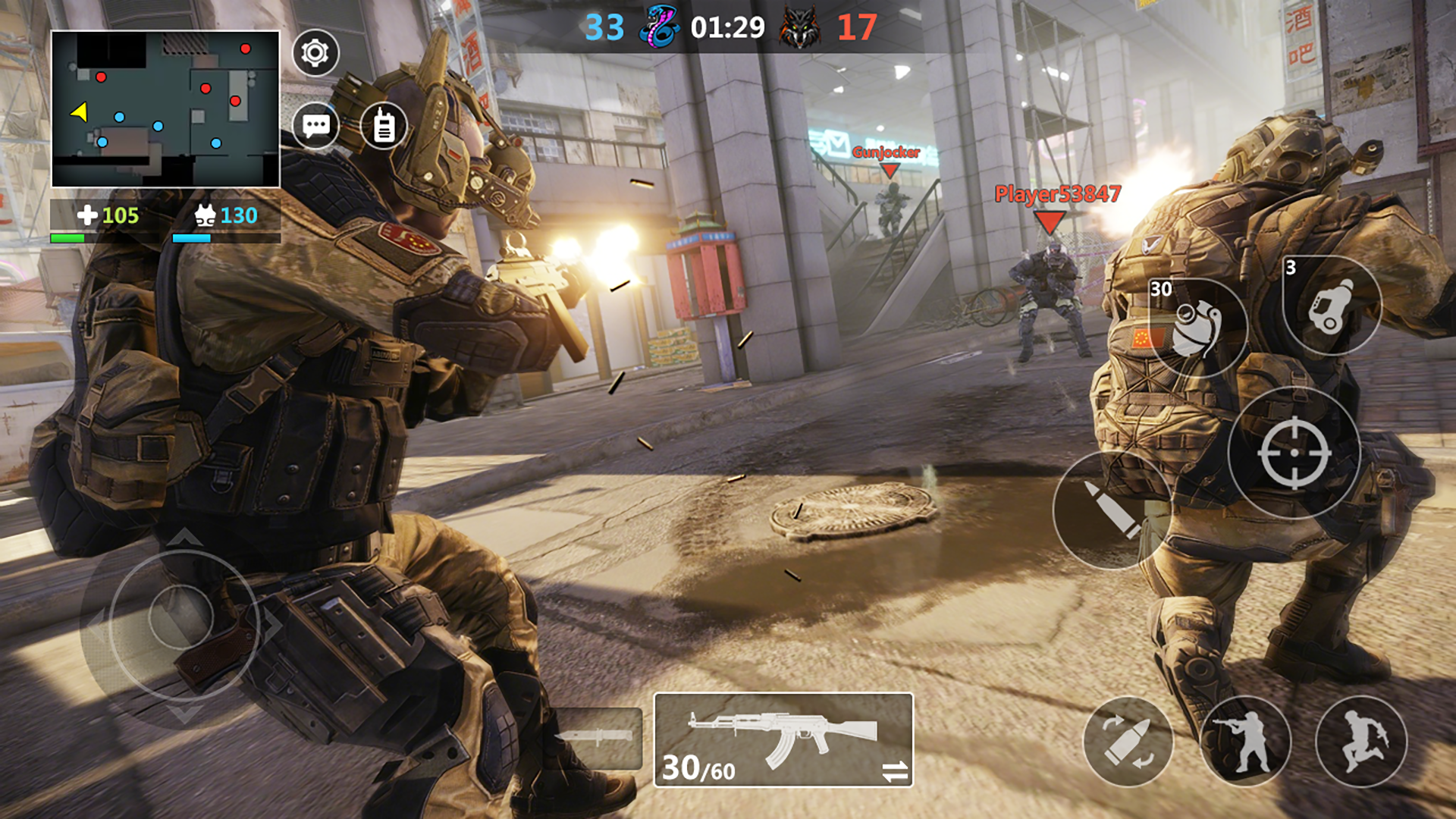Viewport: 1456px width, 819px height.
Task: Tap the walkie-talkie radio button
Action: 384,126
